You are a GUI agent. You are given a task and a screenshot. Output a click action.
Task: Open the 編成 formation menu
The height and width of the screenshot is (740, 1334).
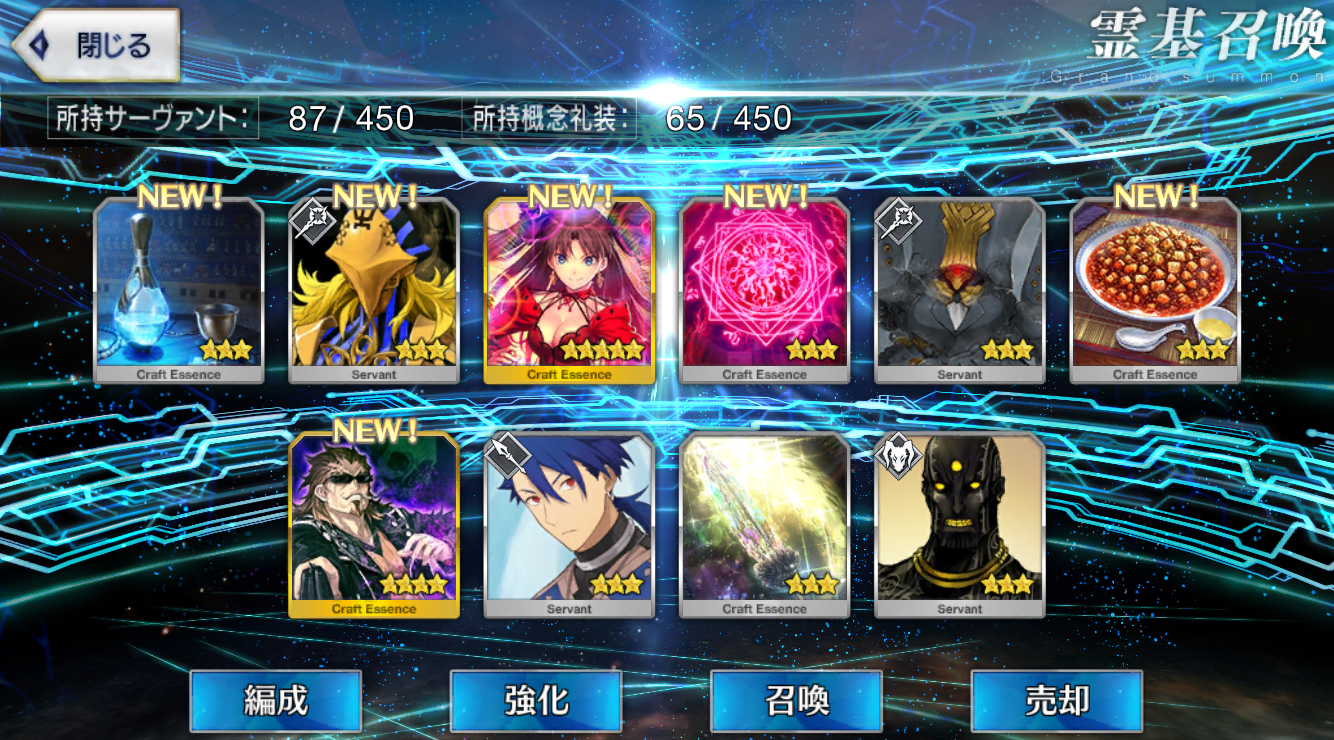point(275,701)
